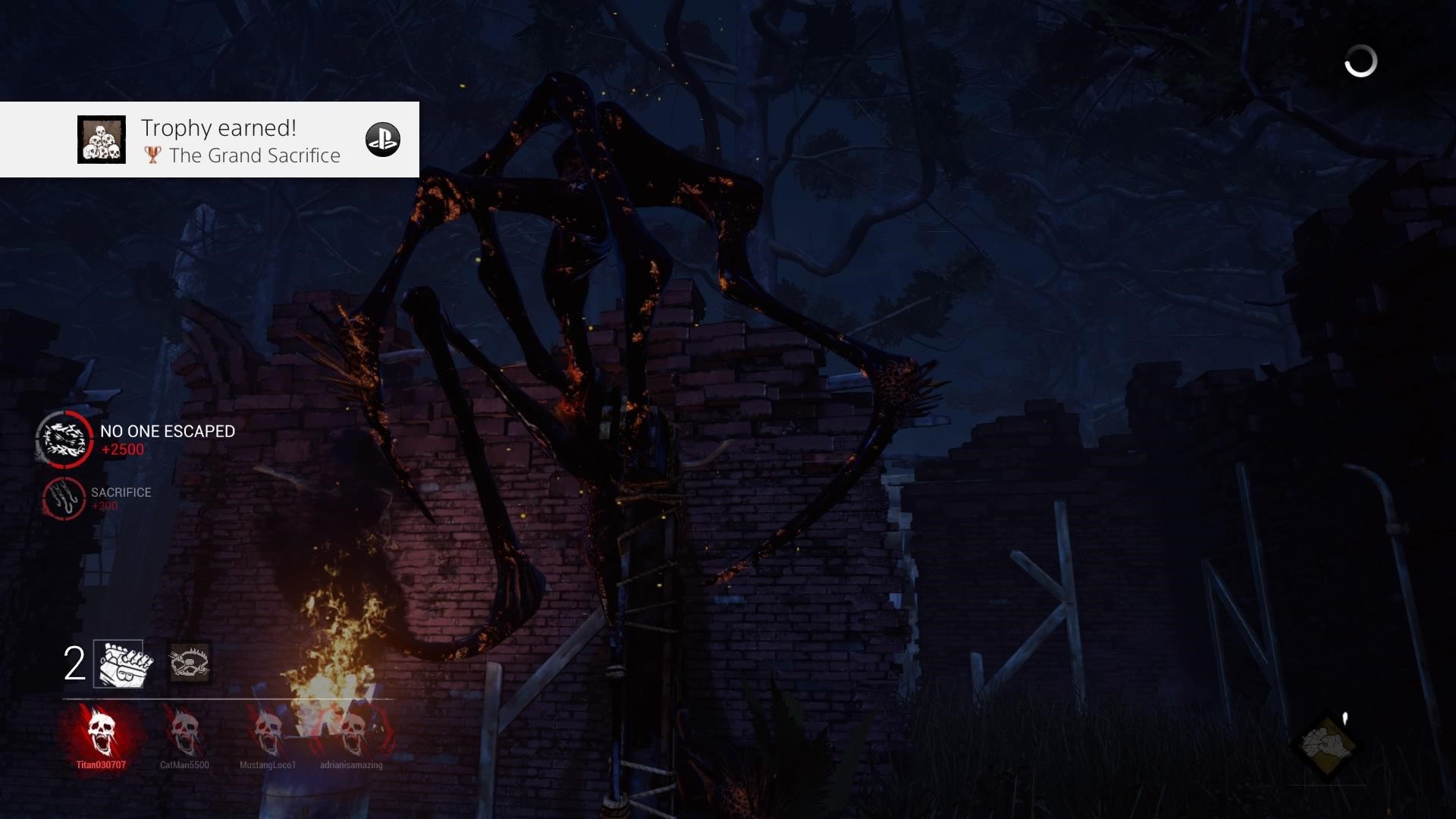Click the dark icon beside the generator
The width and height of the screenshot is (1456, 819).
coord(189,664)
